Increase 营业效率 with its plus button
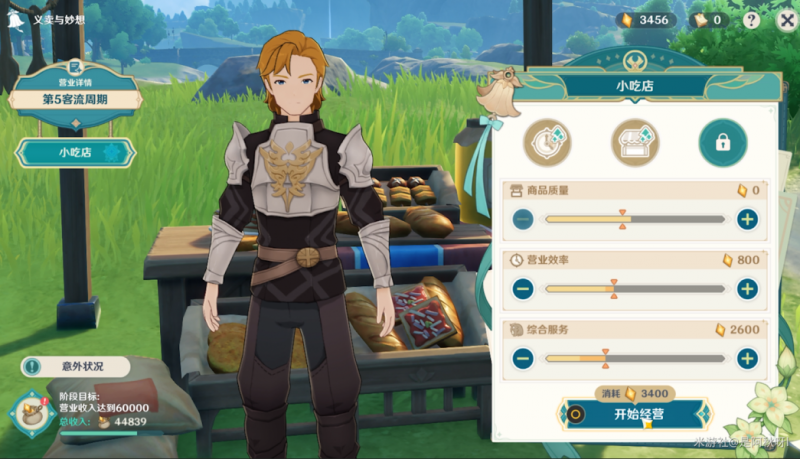 pyautogui.click(x=746, y=289)
